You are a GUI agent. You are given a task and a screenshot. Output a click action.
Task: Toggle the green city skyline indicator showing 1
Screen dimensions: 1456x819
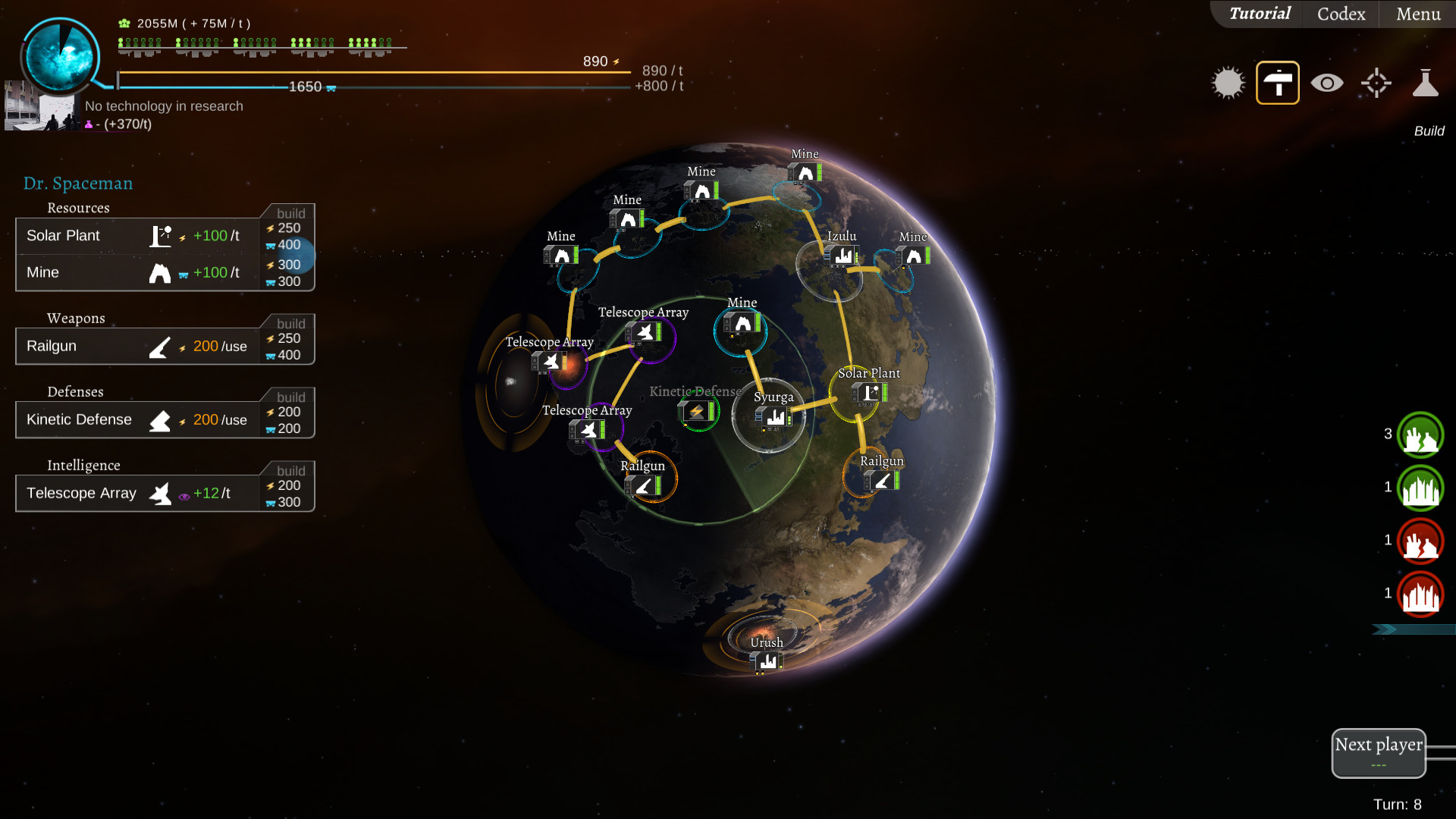tap(1420, 488)
